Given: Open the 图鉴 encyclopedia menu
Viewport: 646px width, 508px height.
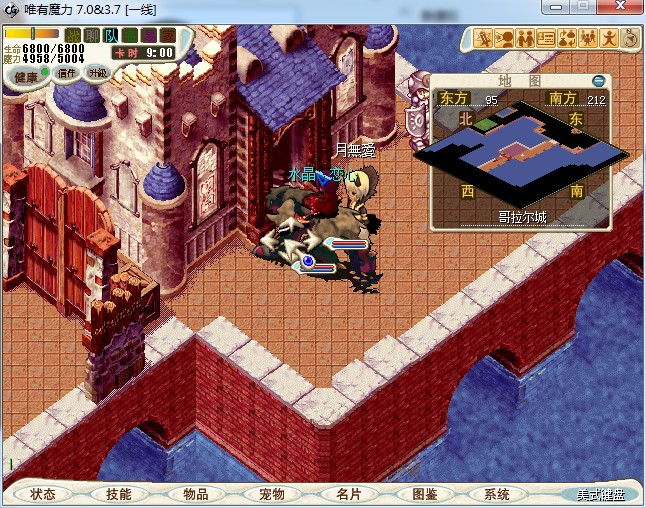Looking at the screenshot, I should [423, 494].
